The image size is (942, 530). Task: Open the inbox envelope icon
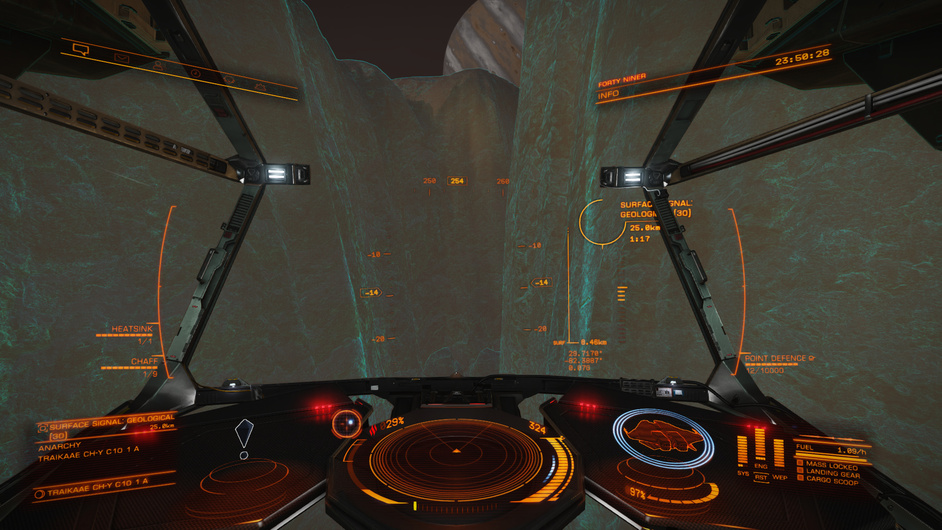[122, 58]
